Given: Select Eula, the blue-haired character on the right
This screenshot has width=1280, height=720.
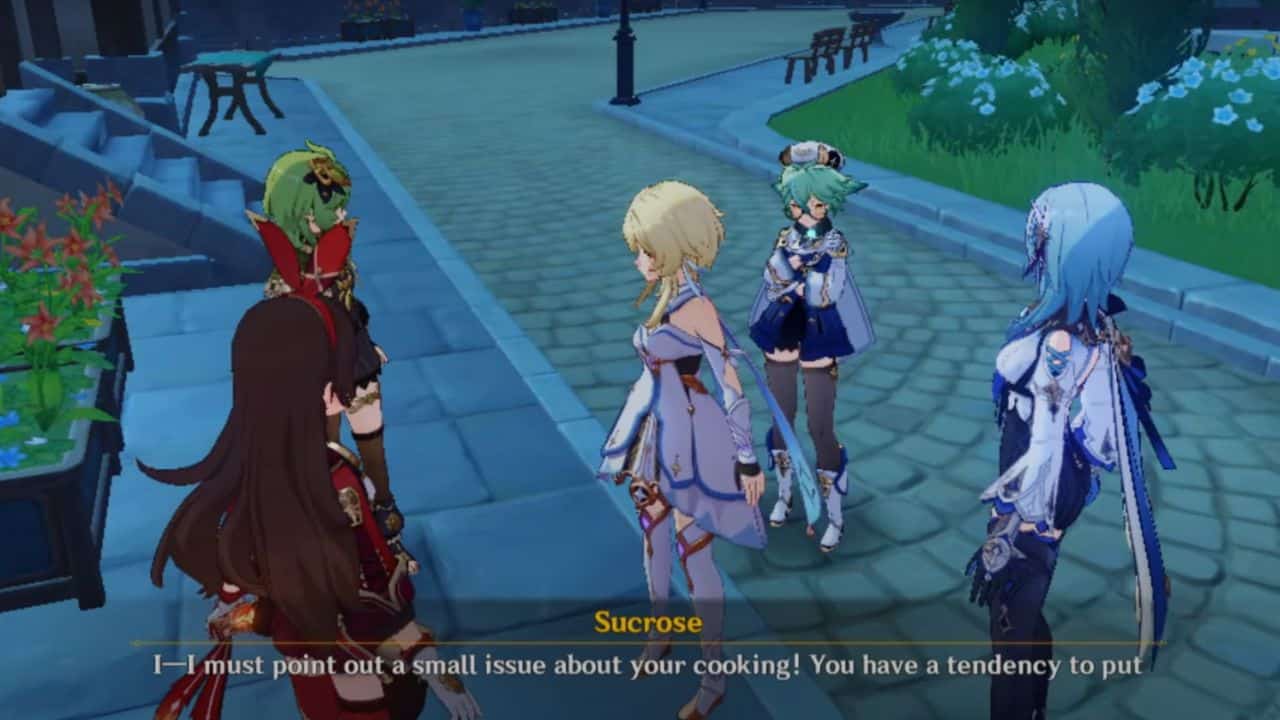Looking at the screenshot, I should pos(1060,400).
